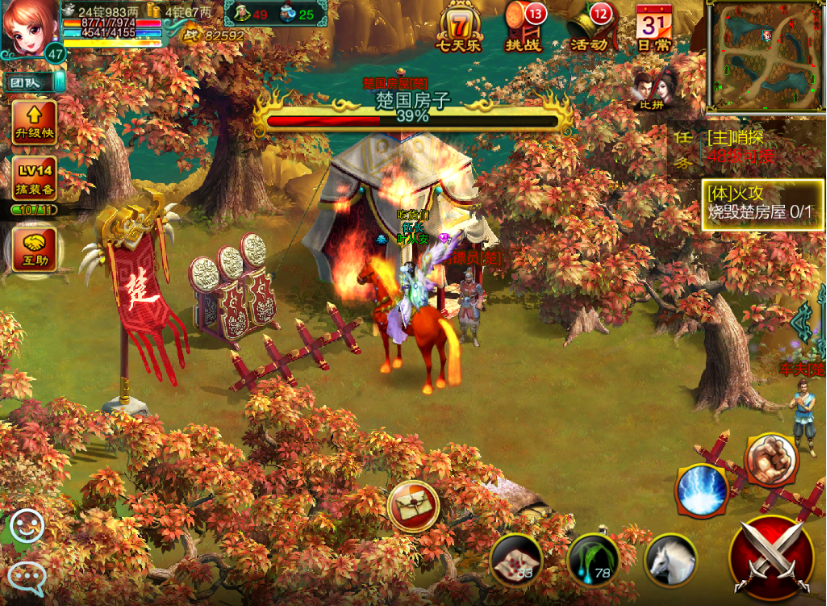Open the player character portrait

click(28, 30)
